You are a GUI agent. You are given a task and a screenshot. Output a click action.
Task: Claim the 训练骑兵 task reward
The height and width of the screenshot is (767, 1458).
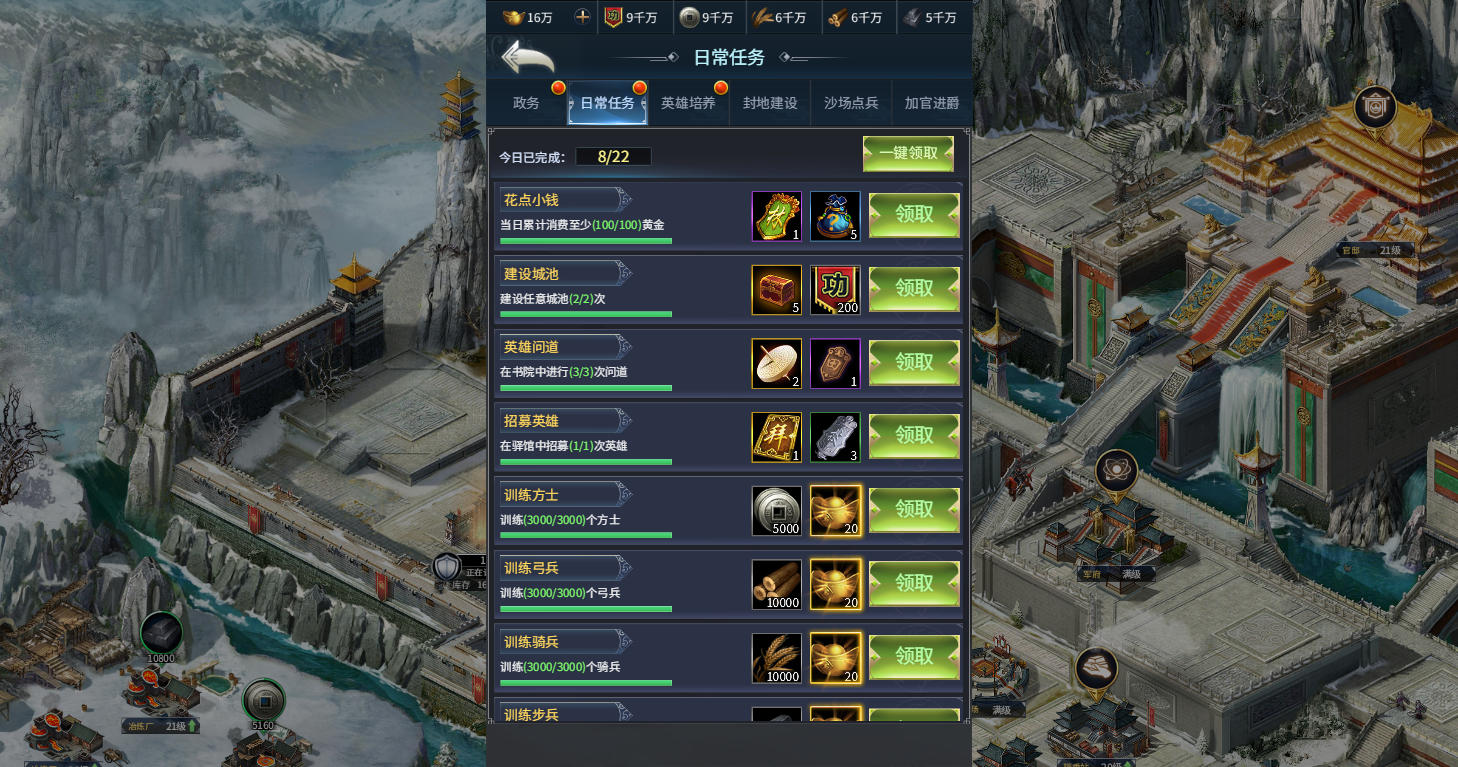pos(914,657)
